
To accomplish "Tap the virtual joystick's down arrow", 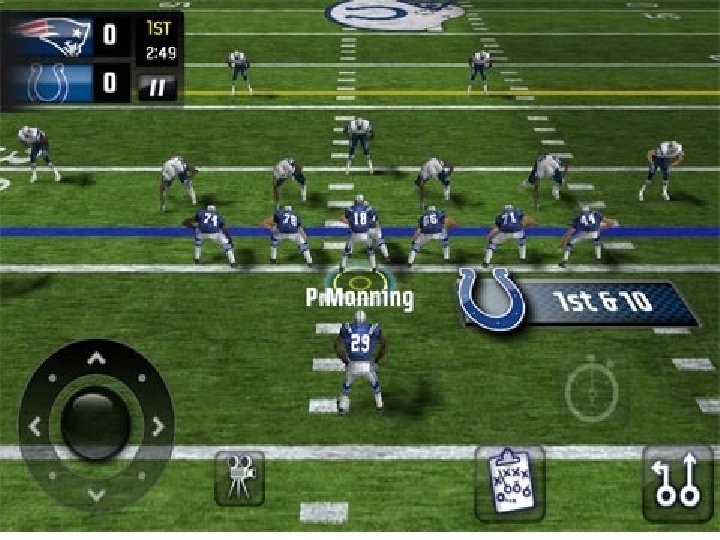I will point(96,493).
